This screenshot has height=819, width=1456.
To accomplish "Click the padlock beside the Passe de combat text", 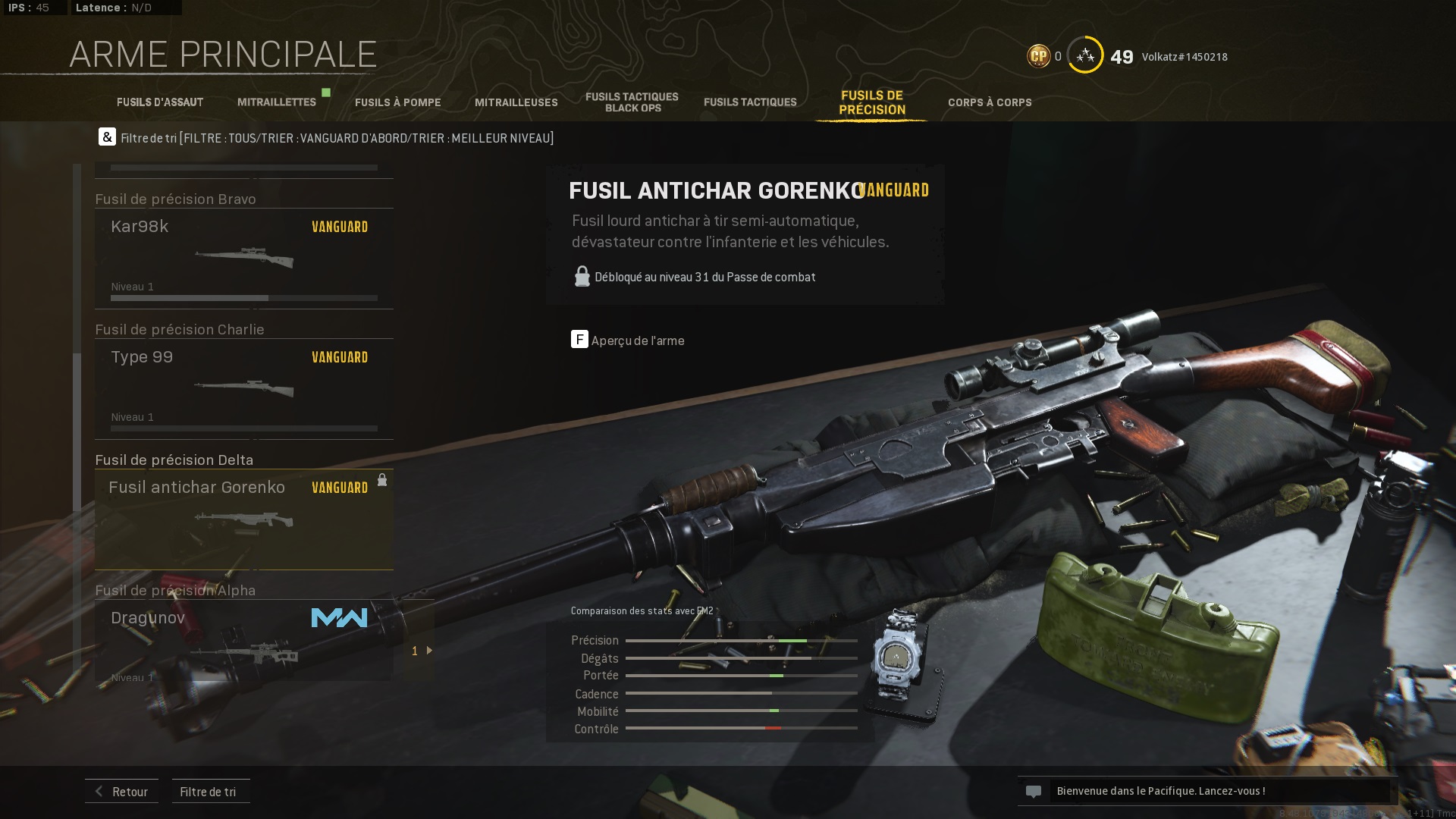I will 582,276.
